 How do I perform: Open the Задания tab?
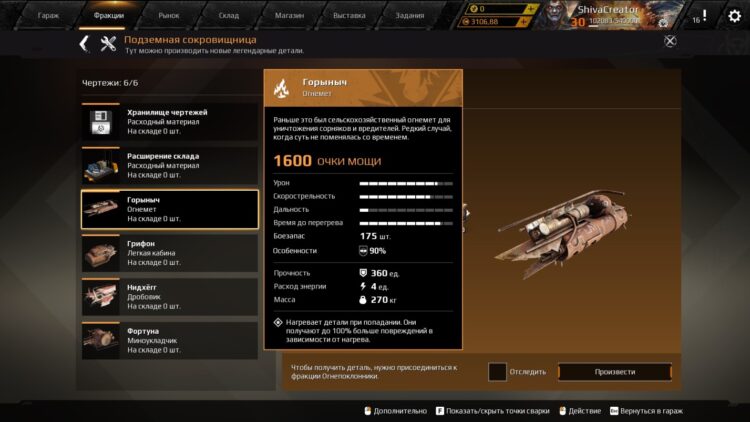pyautogui.click(x=410, y=16)
